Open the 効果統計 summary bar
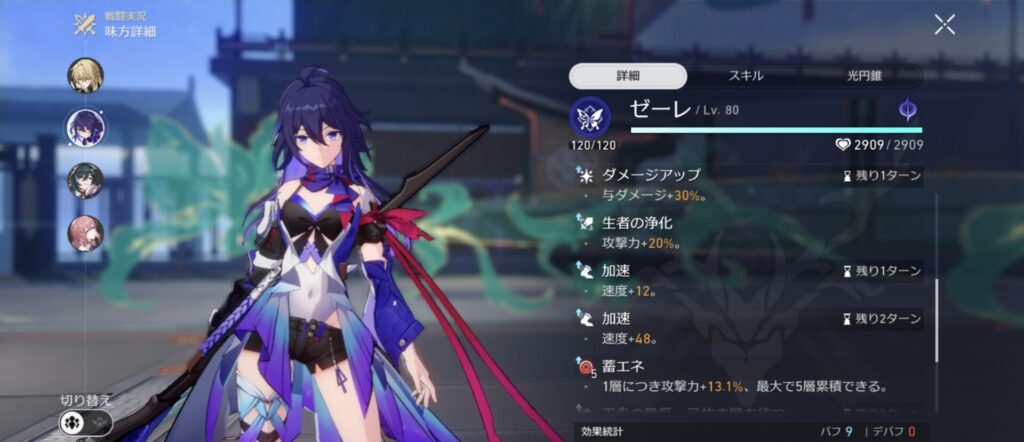 [x=748, y=432]
